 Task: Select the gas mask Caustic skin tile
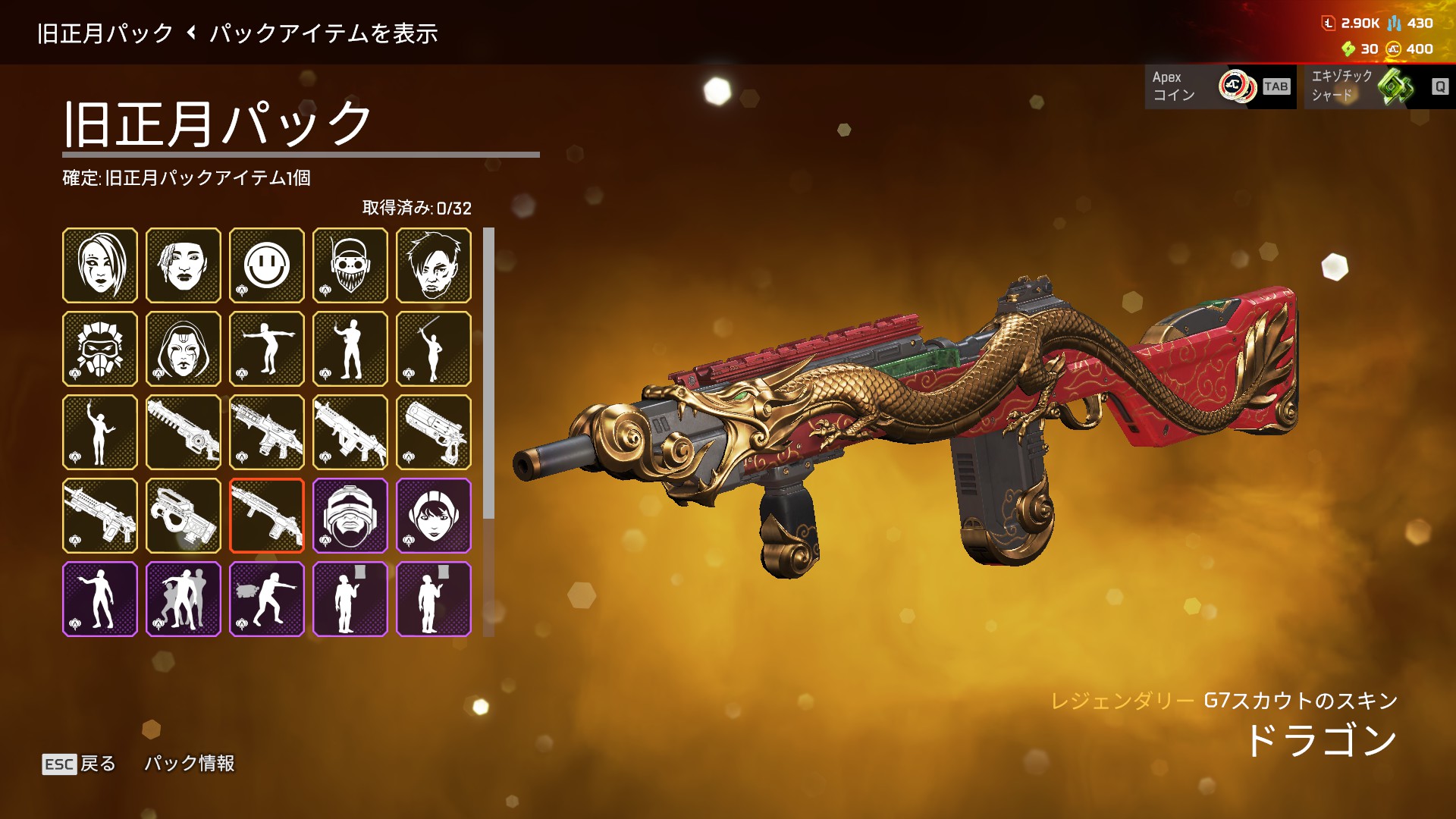click(x=100, y=349)
